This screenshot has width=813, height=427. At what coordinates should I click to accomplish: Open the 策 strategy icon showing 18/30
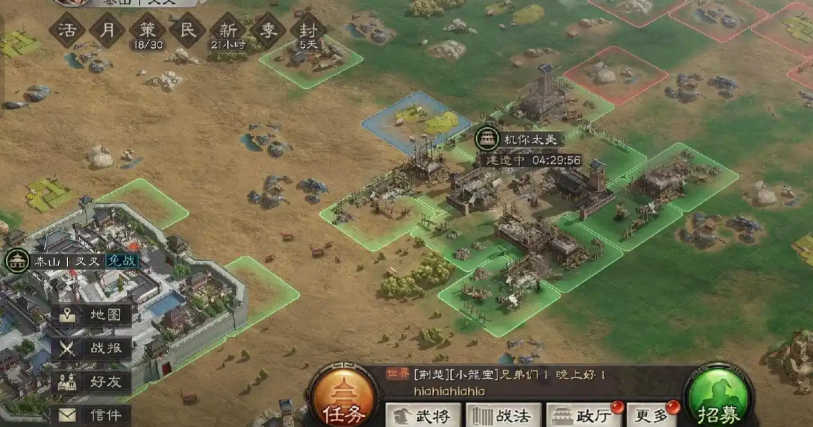[x=148, y=30]
